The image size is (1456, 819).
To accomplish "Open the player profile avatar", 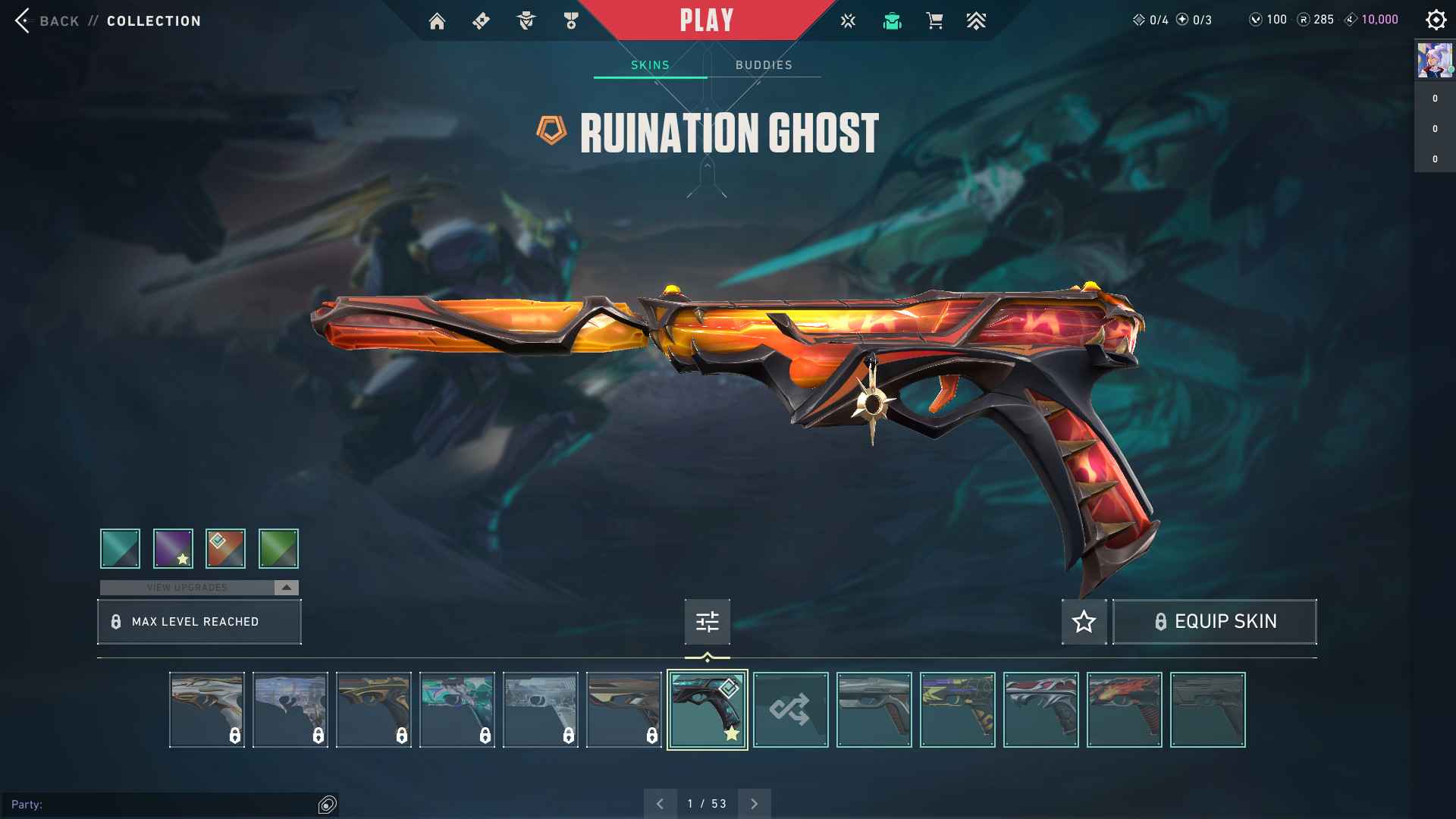I will 1434,61.
